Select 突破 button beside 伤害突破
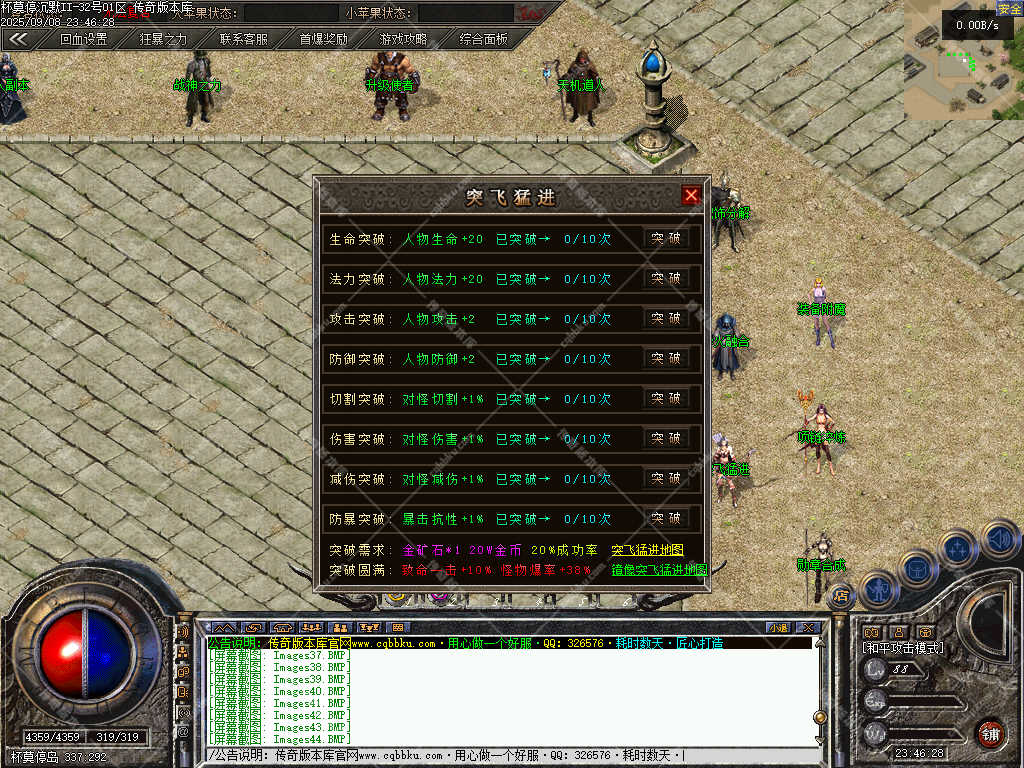 click(665, 439)
